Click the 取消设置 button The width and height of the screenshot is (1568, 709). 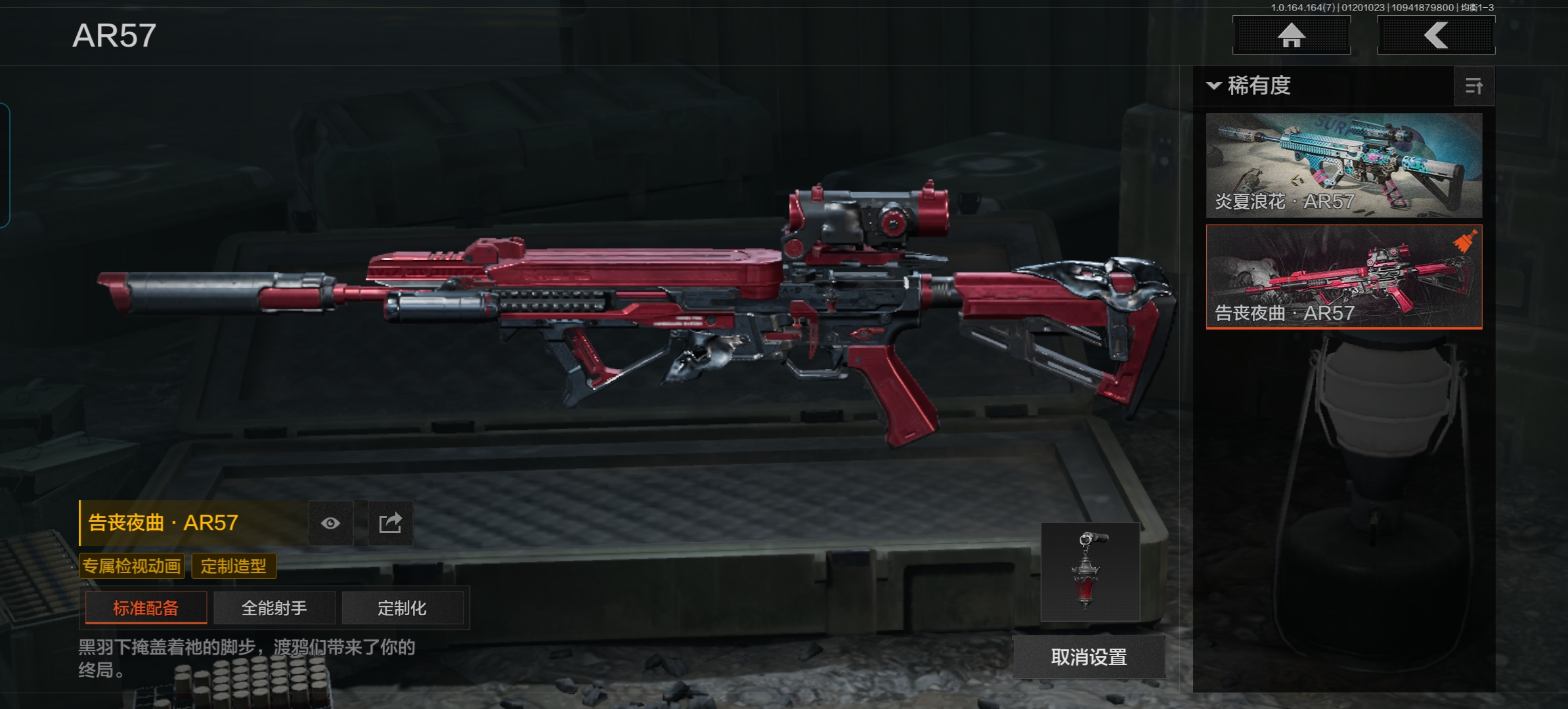[1089, 657]
